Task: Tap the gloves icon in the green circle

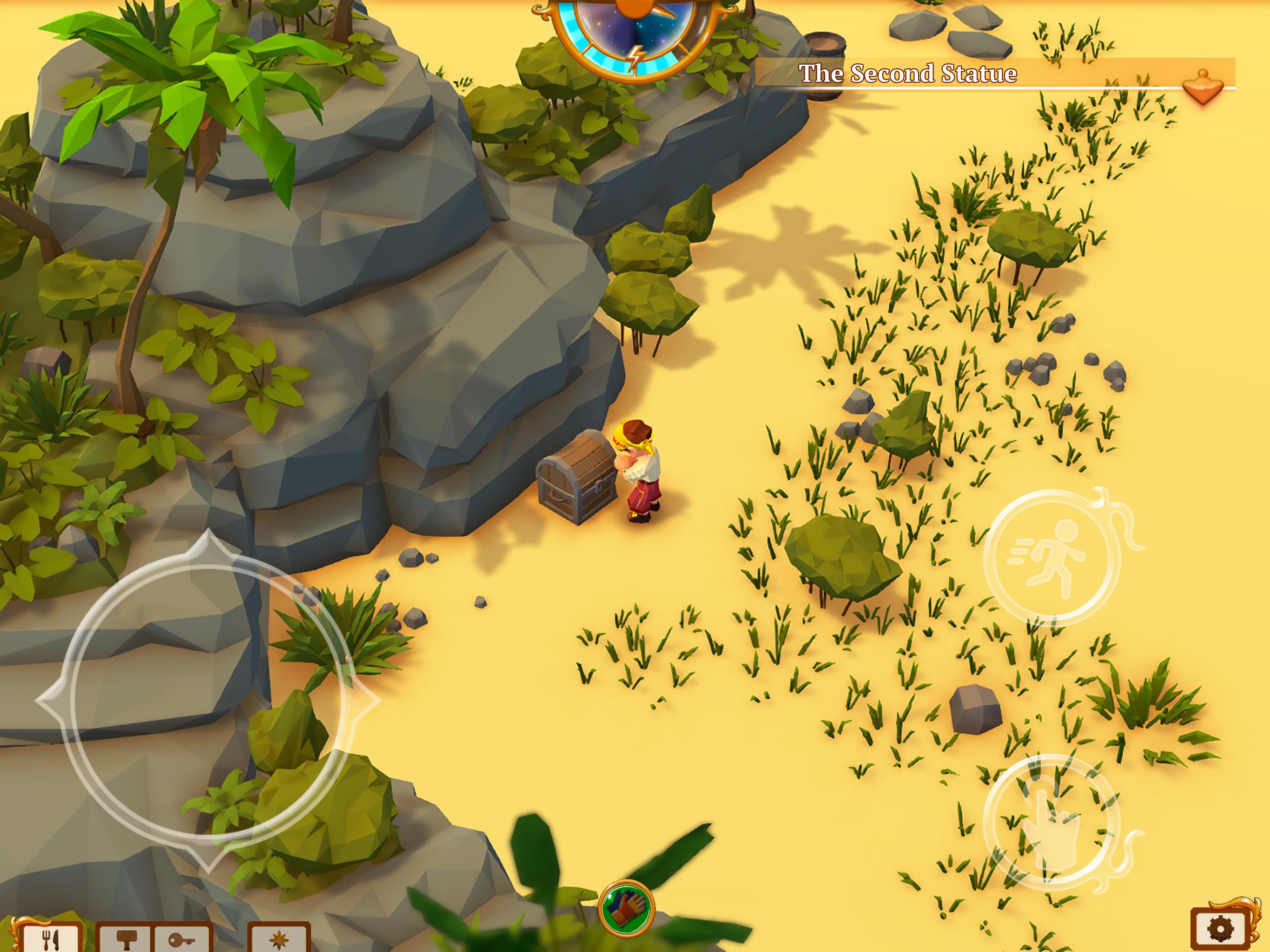Action: 626,908
